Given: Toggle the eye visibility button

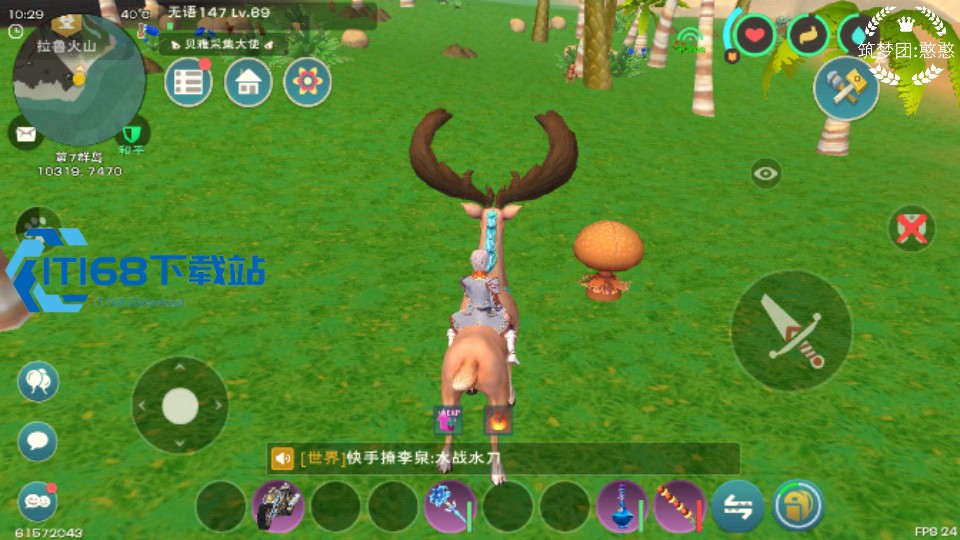Looking at the screenshot, I should [767, 173].
